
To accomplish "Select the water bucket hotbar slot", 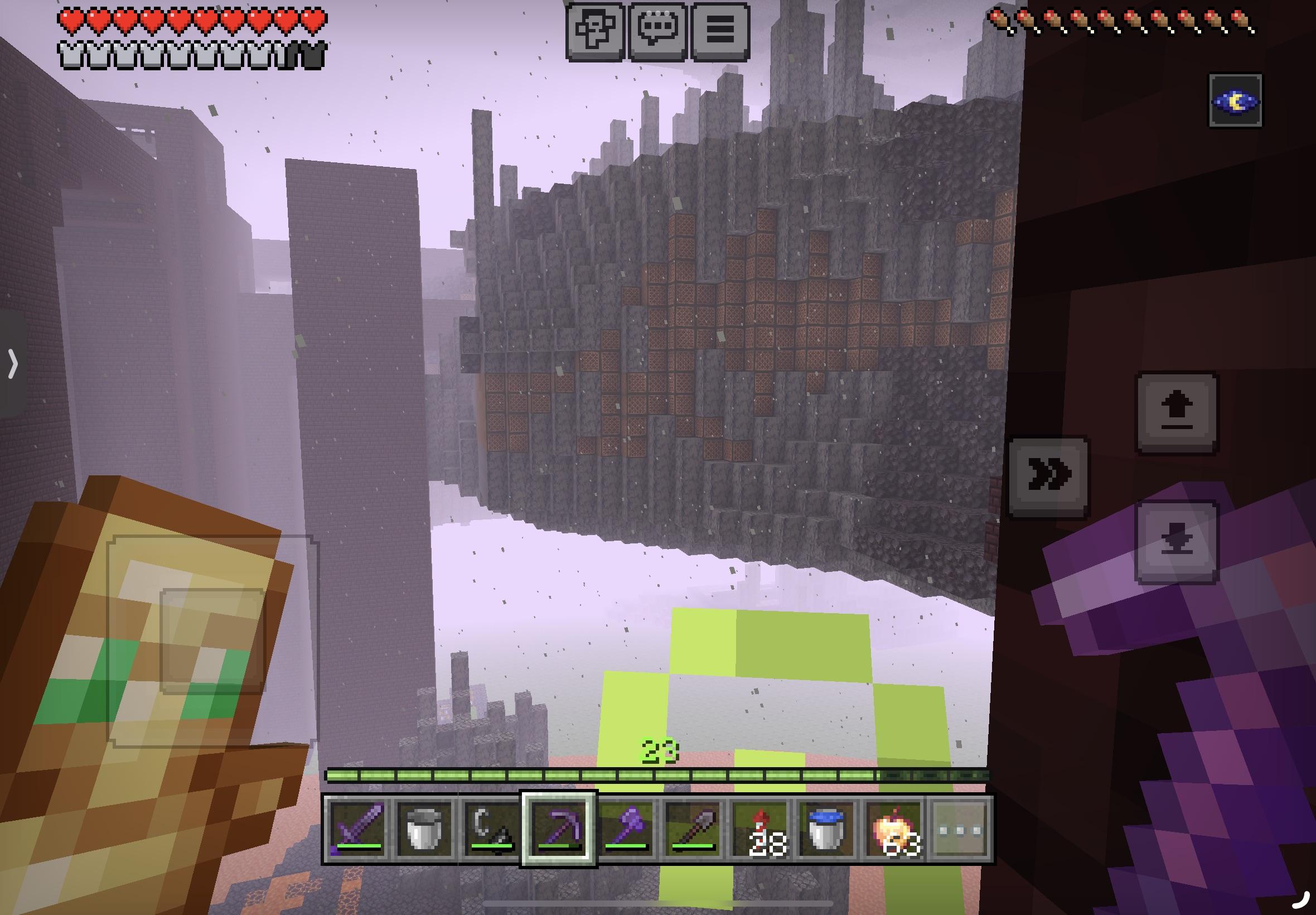I will [x=827, y=829].
